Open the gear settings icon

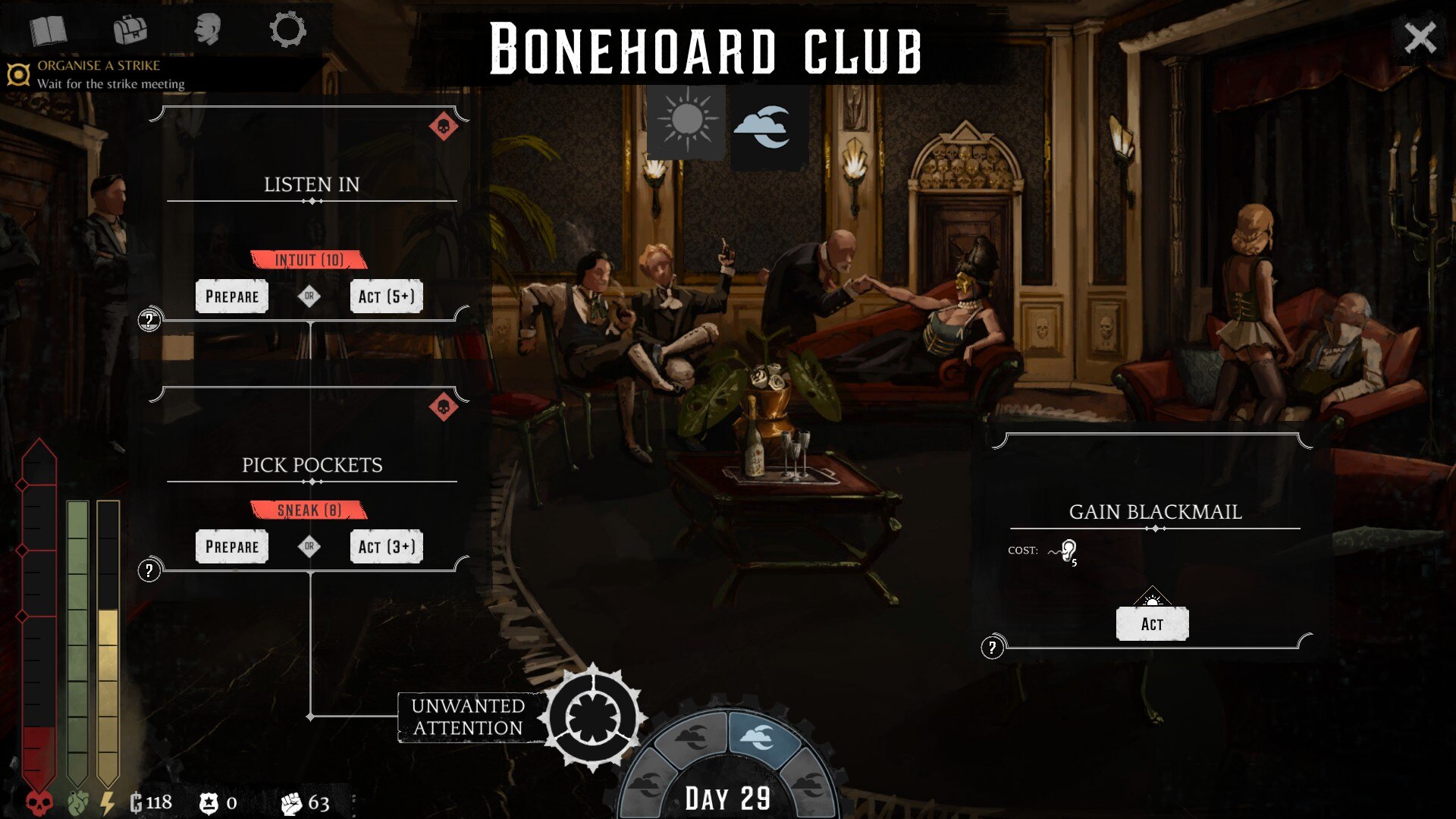pos(287,30)
